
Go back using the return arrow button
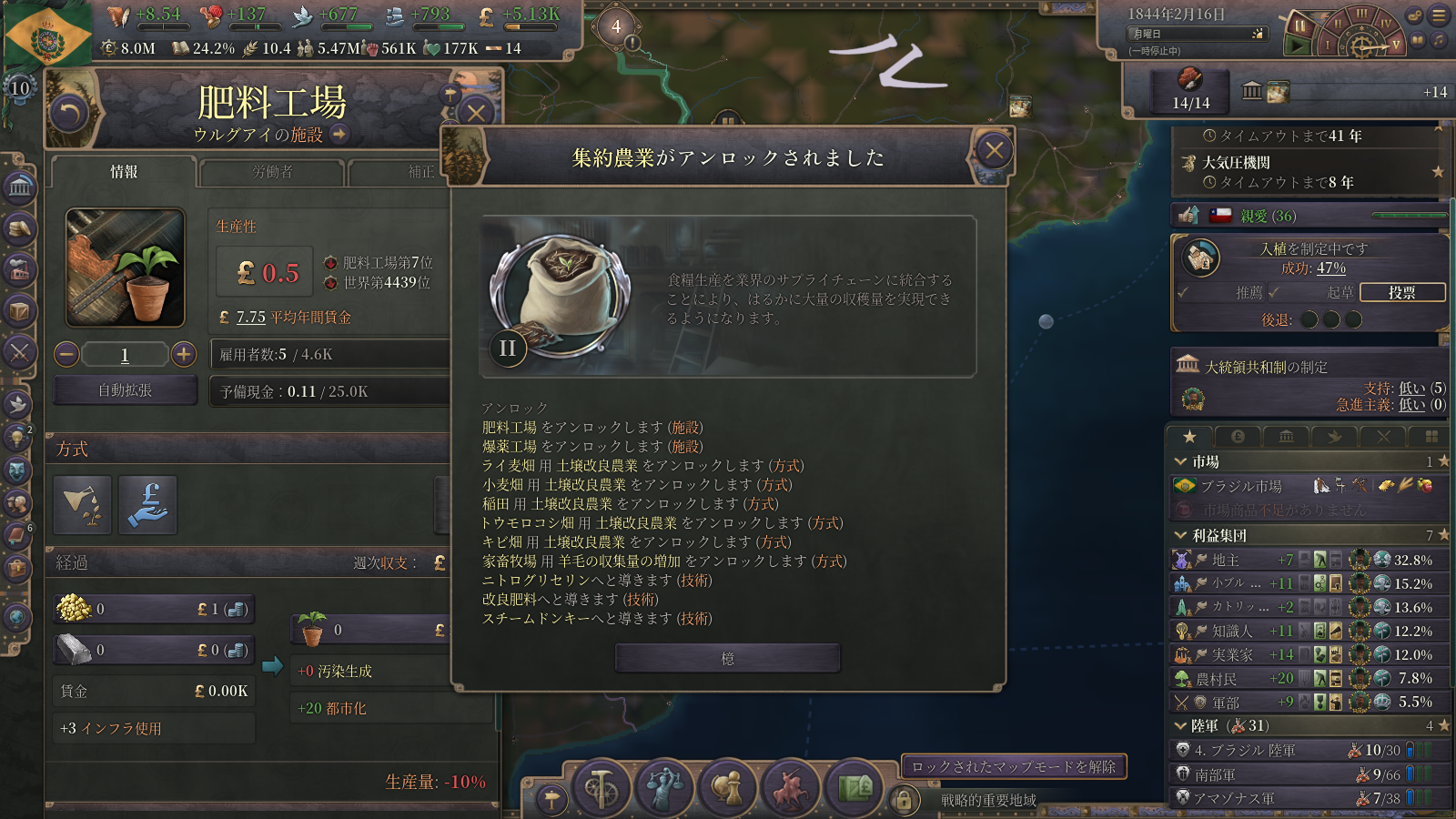(x=69, y=114)
